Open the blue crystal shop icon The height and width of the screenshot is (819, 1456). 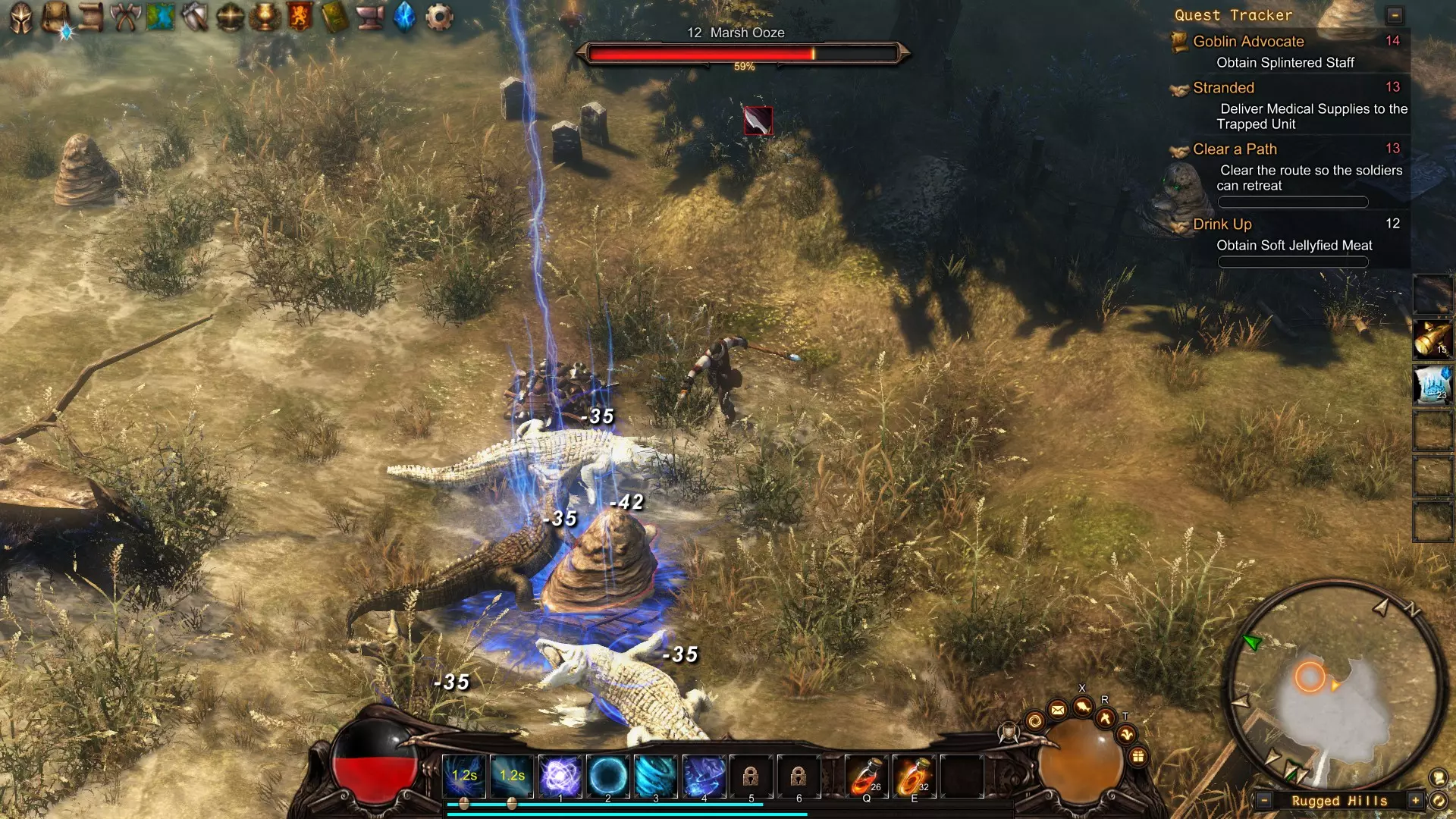405,17
